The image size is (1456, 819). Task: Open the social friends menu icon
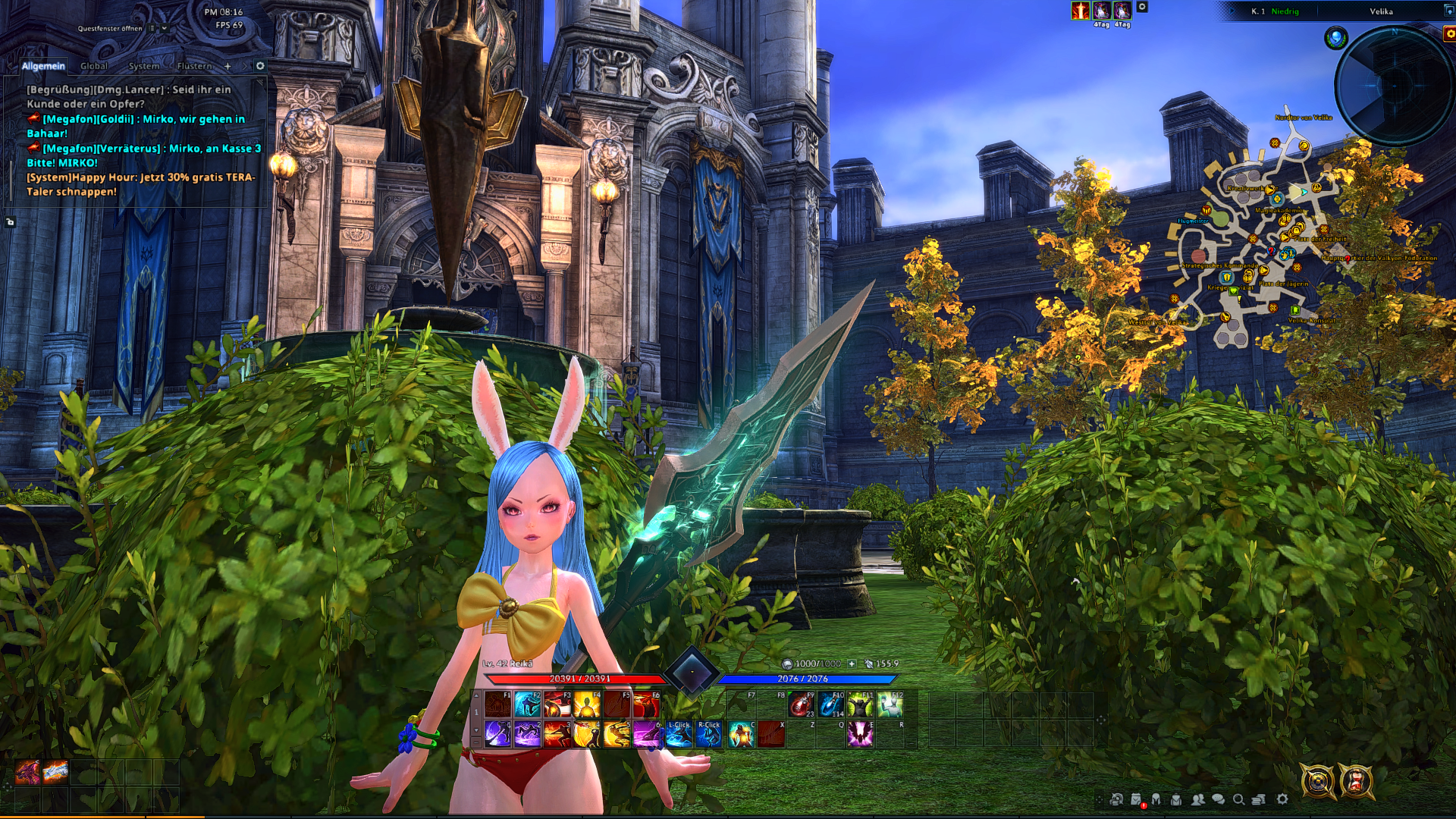pos(1197,799)
